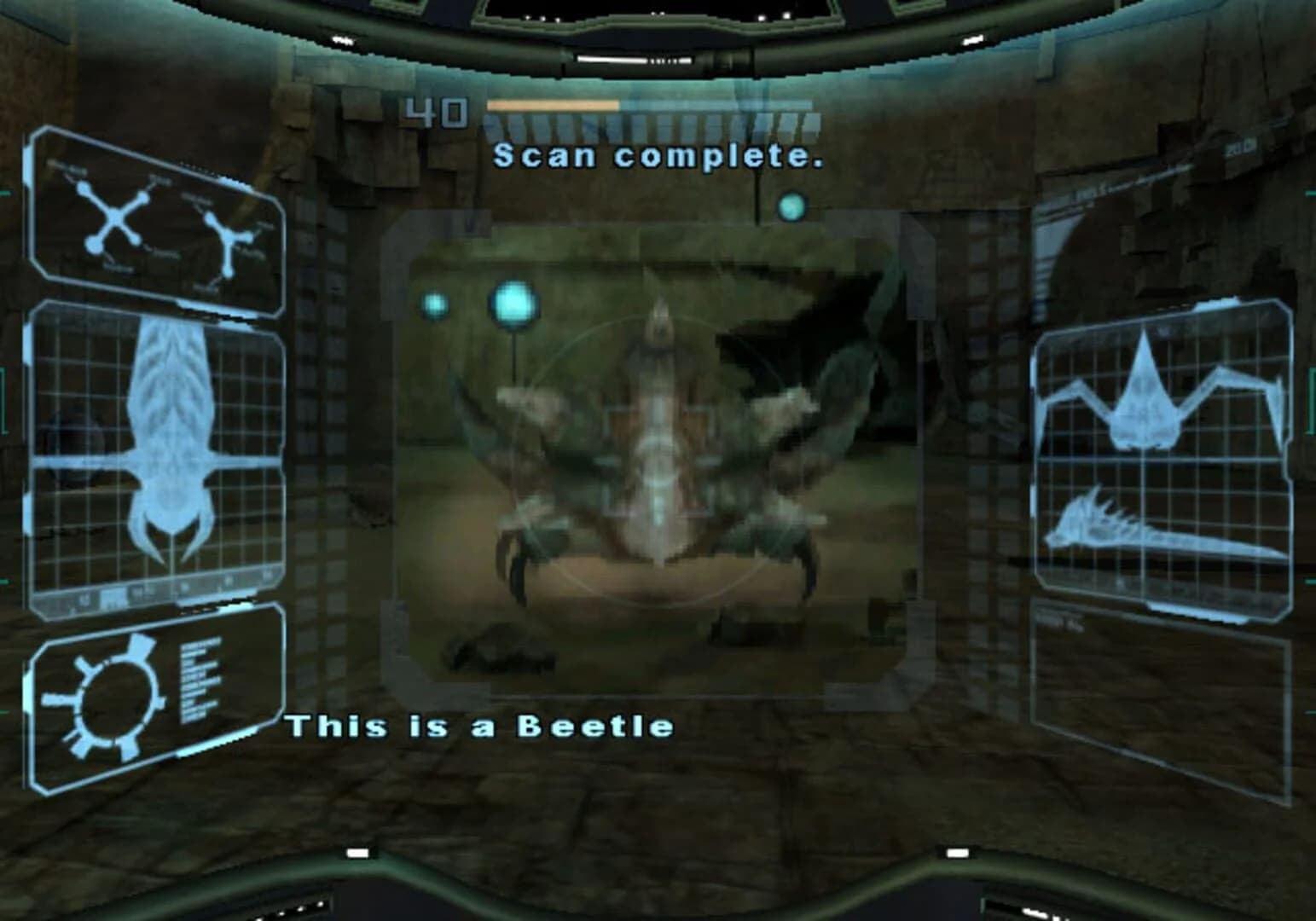This screenshot has height=921, width=1316.
Task: Click the teal orb above the scan frame
Action: tap(793, 205)
